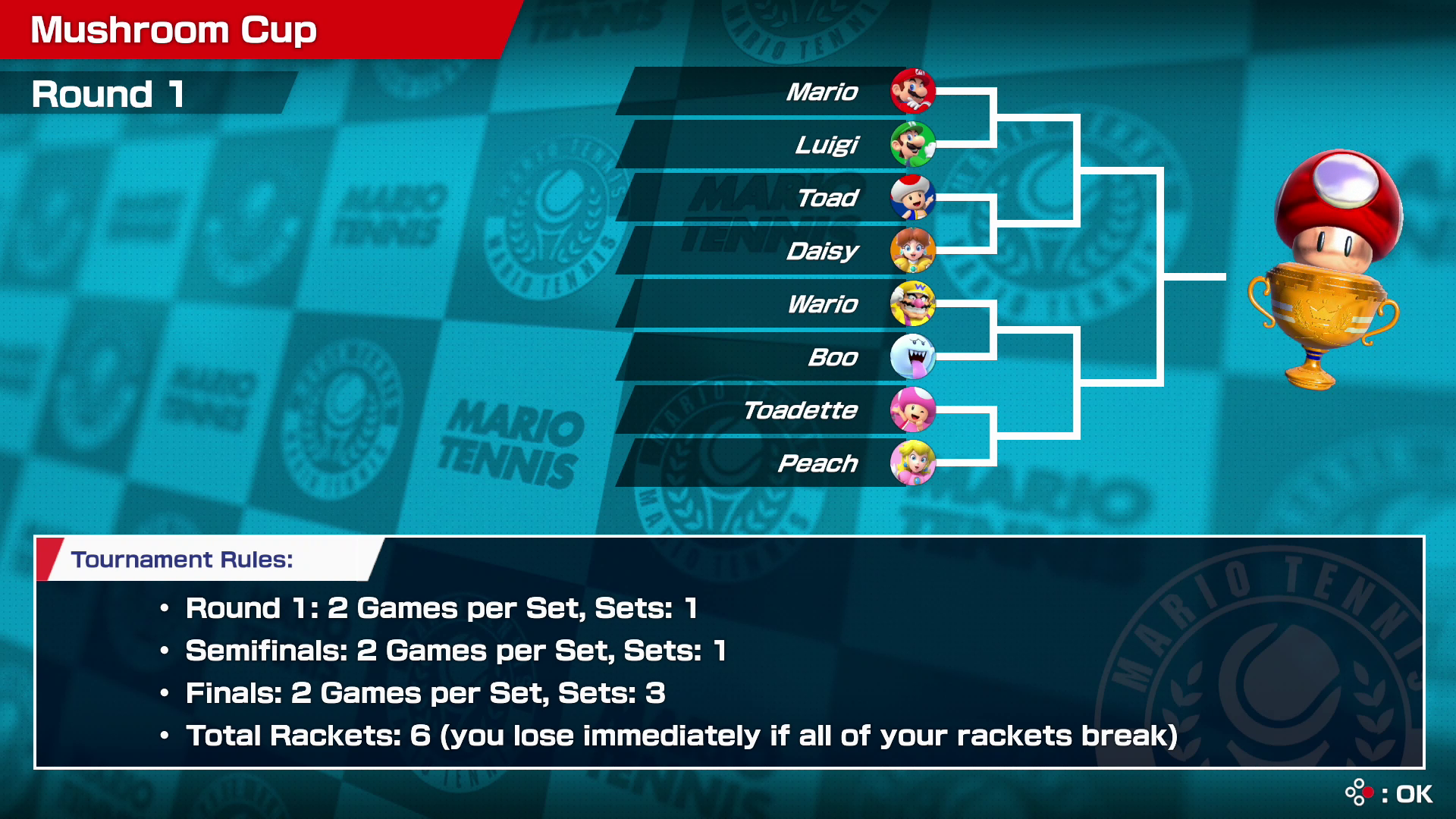Choose Luigi's row in the bracket
This screenshot has width=1456, height=819.
click(x=773, y=145)
